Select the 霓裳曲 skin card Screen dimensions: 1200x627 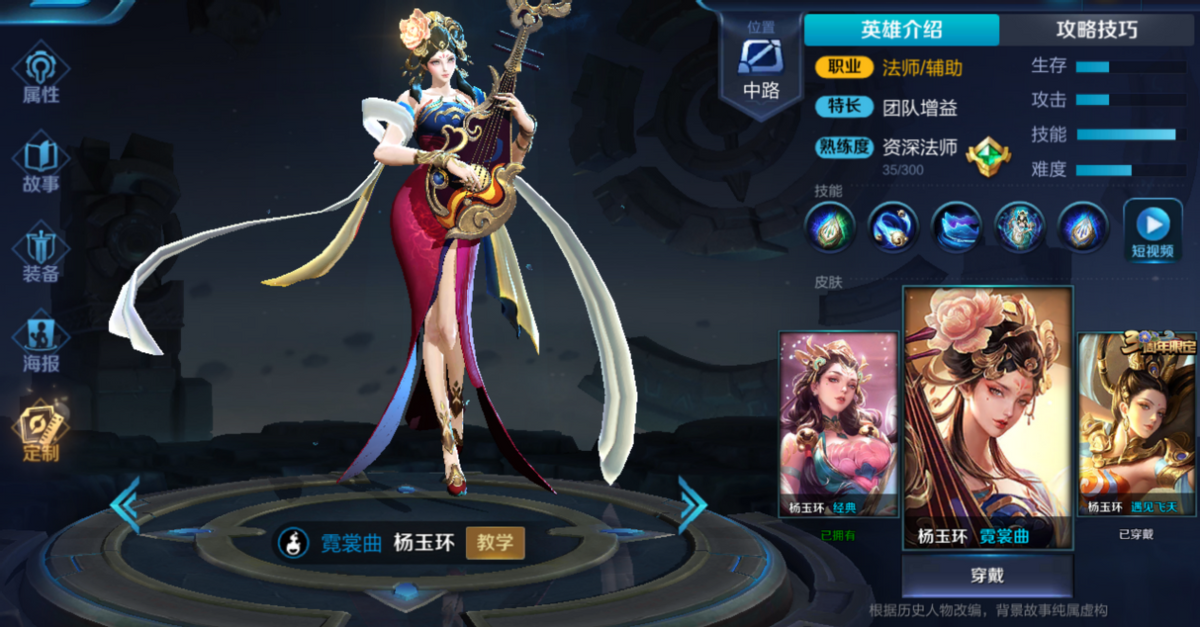tap(987, 417)
